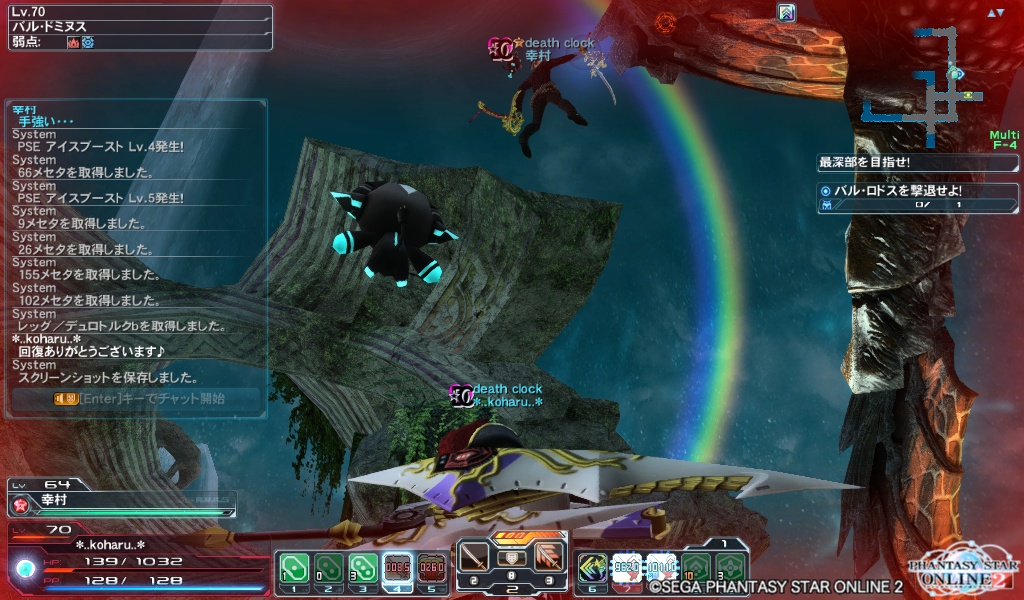
Task: Select the バル・ロドスを撃退せよ! quest tracker
Action: click(x=917, y=197)
